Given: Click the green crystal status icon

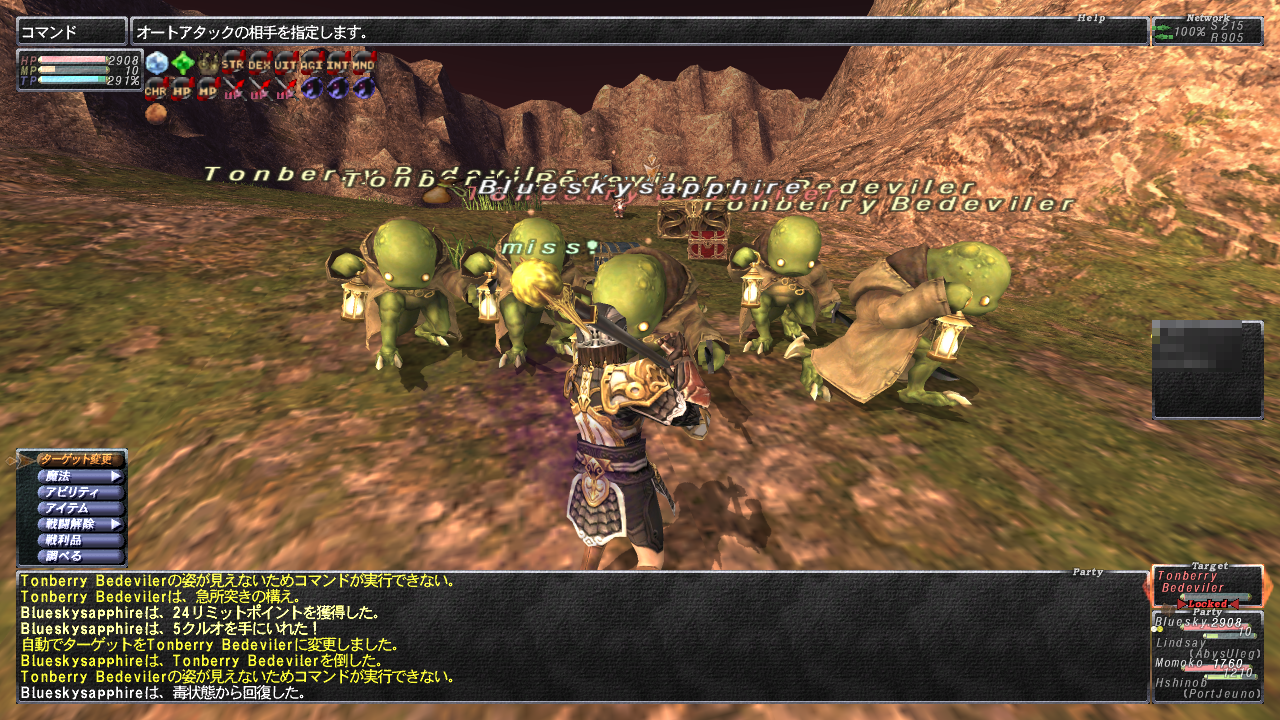Looking at the screenshot, I should 182,63.
